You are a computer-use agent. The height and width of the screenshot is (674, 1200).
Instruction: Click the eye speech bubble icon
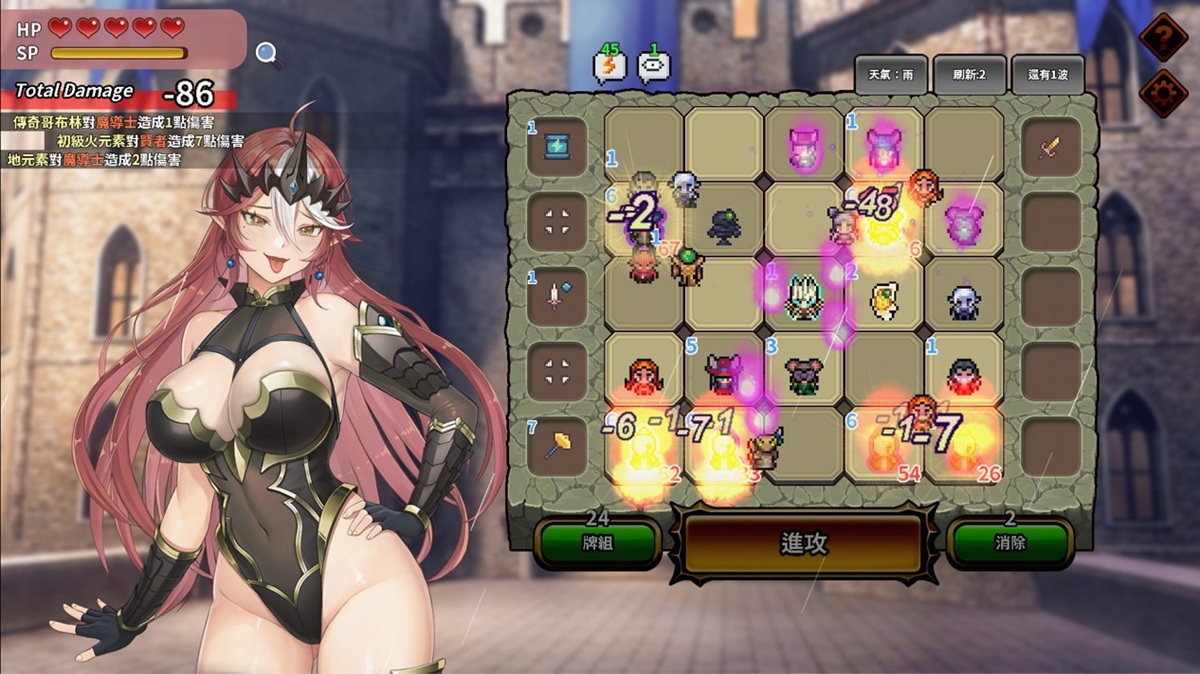(x=654, y=66)
